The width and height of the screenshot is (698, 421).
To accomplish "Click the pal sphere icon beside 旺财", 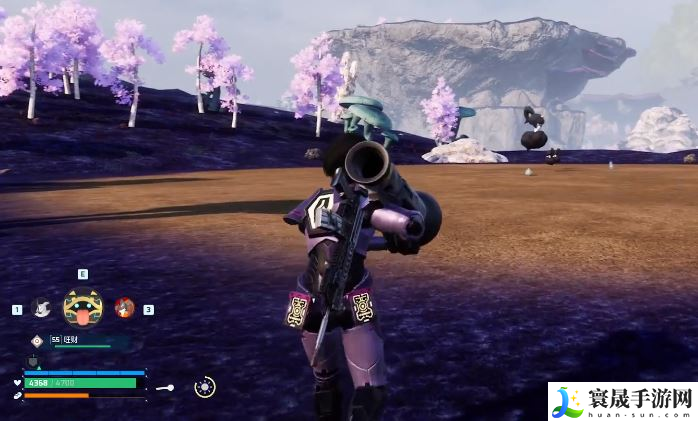I will click(x=37, y=340).
